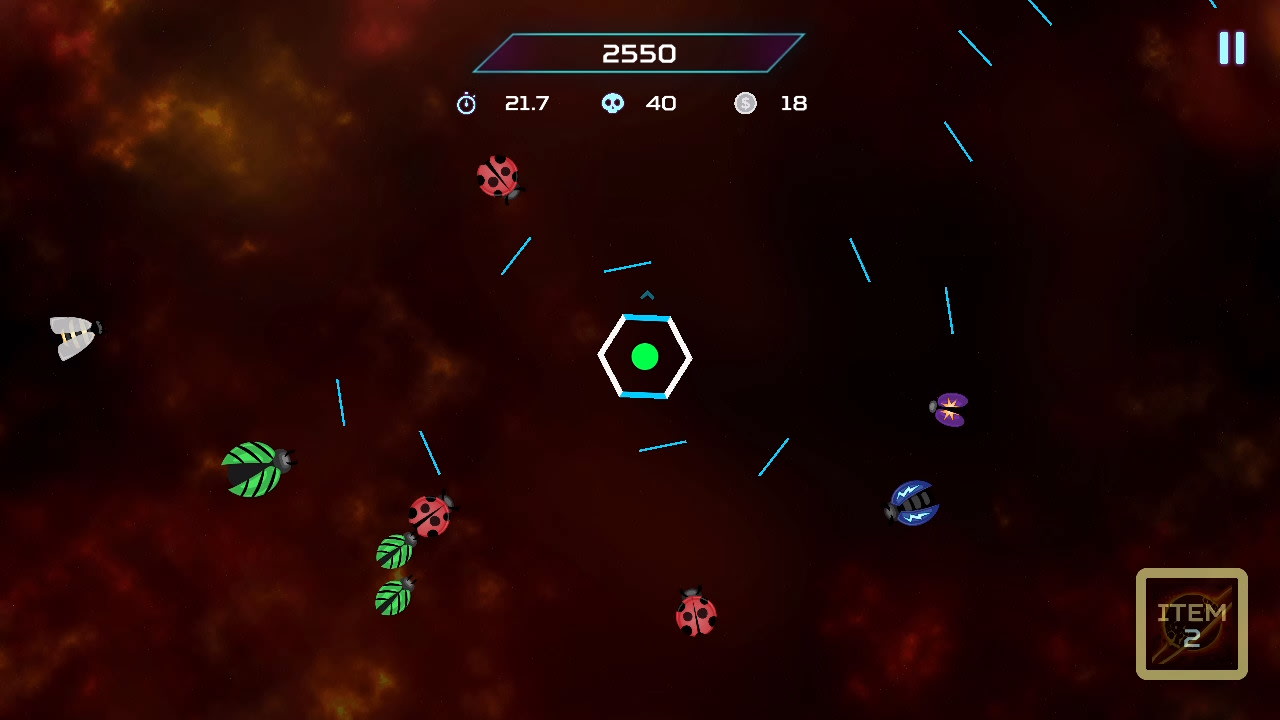Click the score banner showing 2550

(x=639, y=53)
